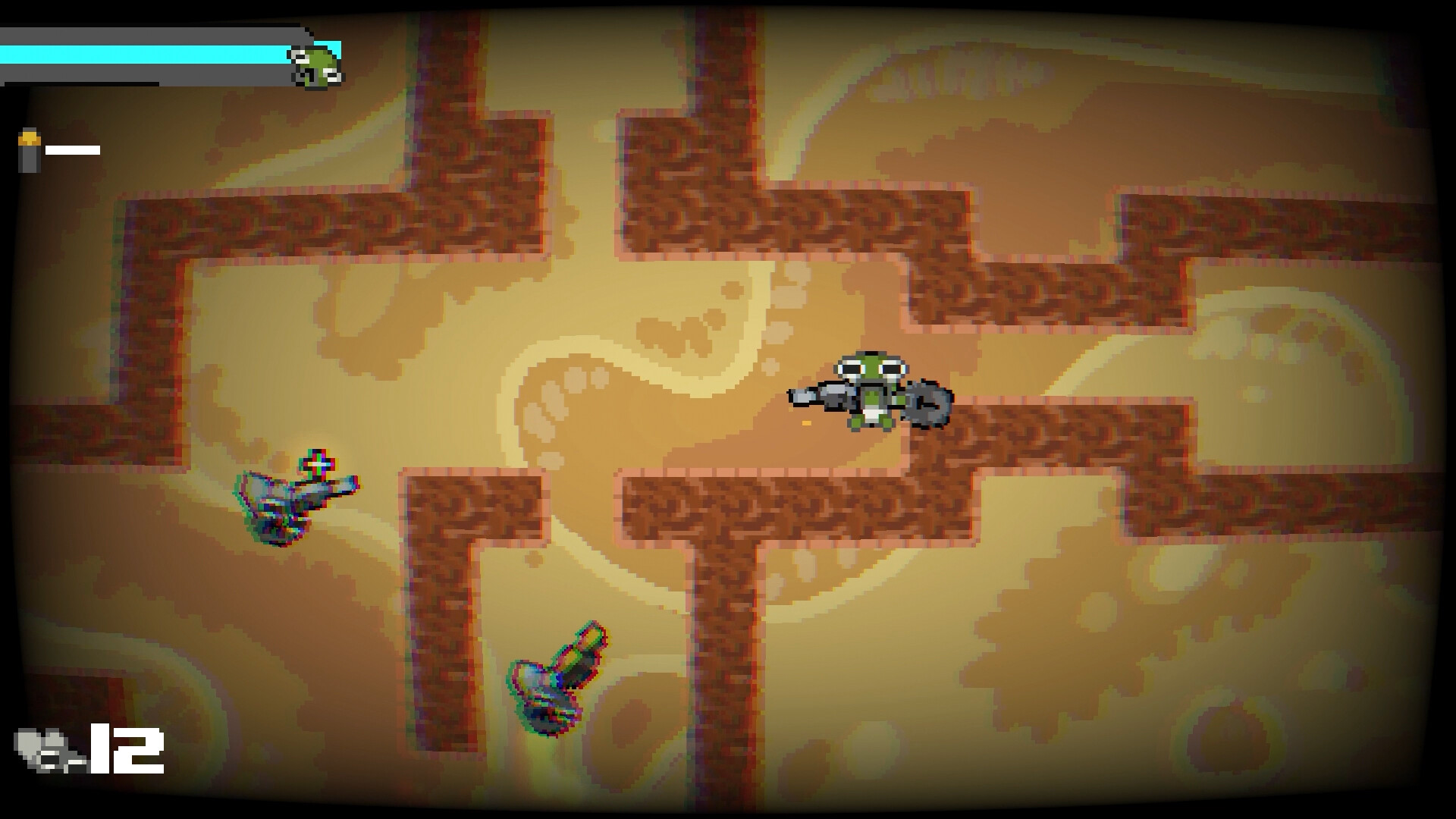The image size is (1456, 819).
Task: Click the eyes of the green mech sprite
Action: click(x=872, y=368)
